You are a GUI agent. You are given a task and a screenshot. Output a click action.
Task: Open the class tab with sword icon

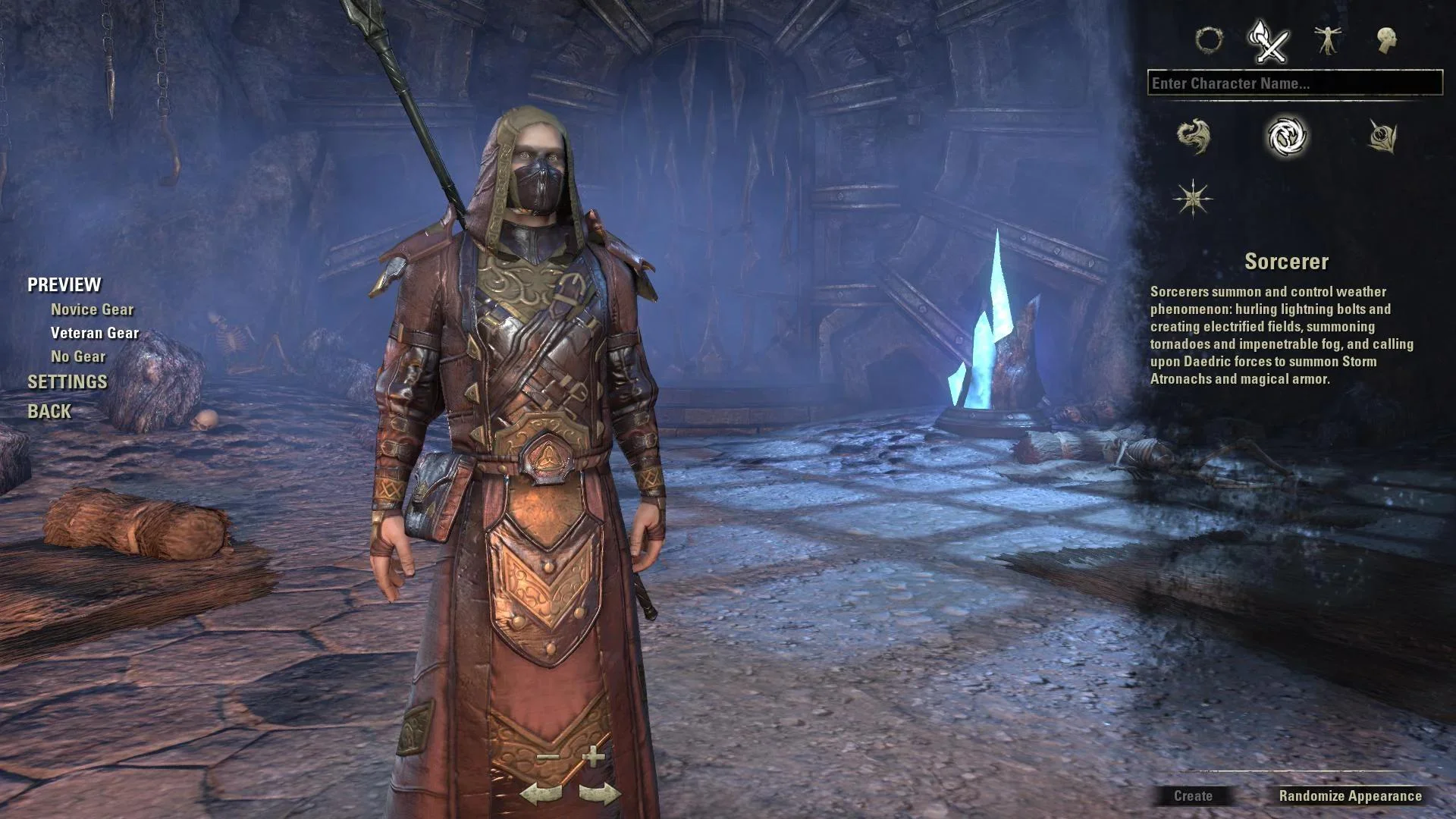pyautogui.click(x=1269, y=41)
